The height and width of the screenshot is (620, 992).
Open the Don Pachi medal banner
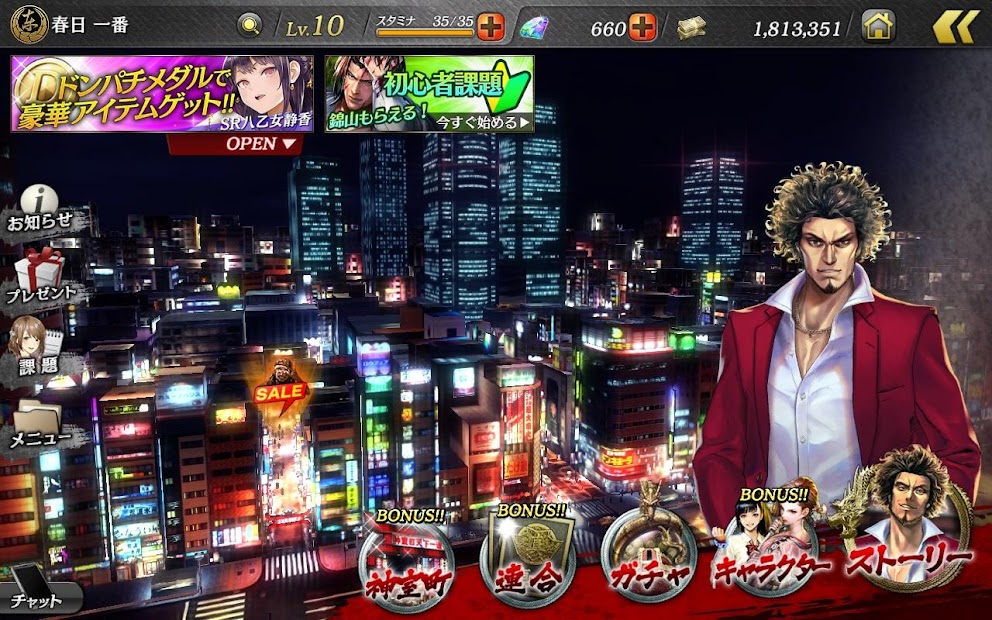click(162, 93)
